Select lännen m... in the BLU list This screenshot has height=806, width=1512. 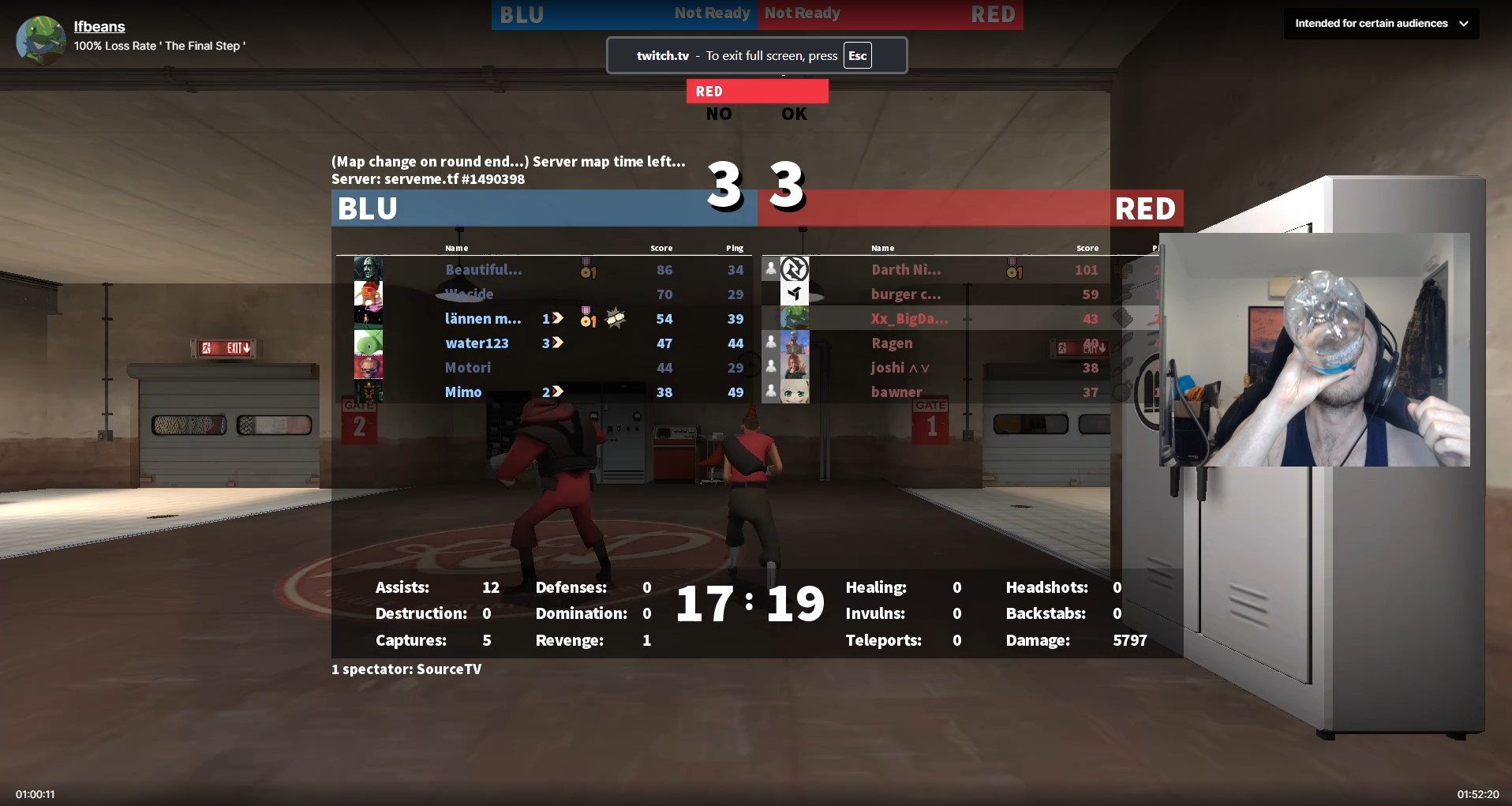482,319
